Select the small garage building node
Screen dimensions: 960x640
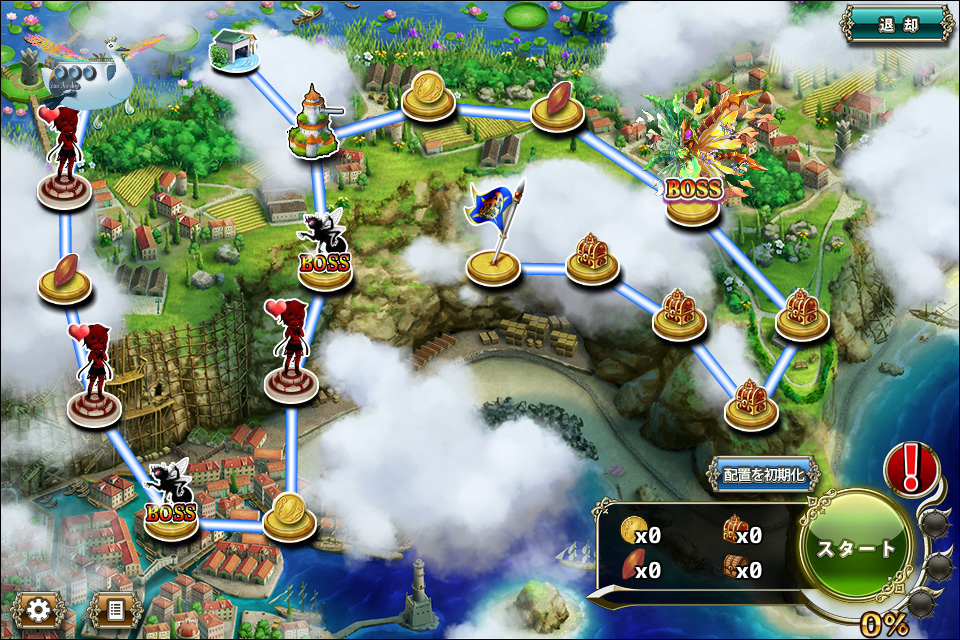[x=234, y=51]
